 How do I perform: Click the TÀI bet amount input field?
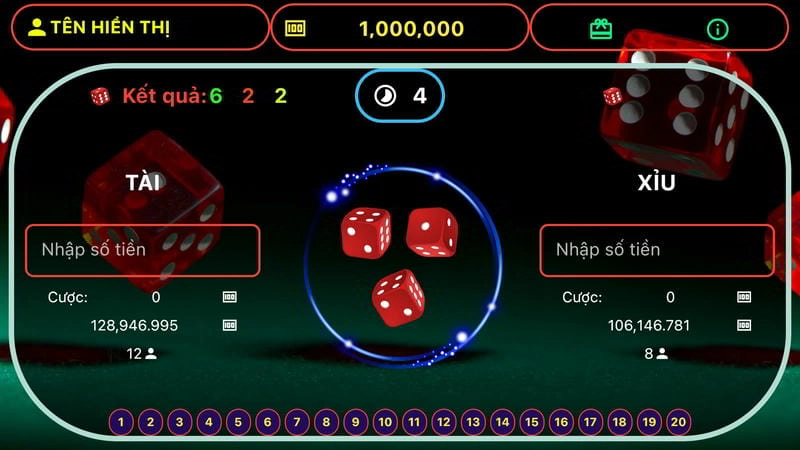142,250
